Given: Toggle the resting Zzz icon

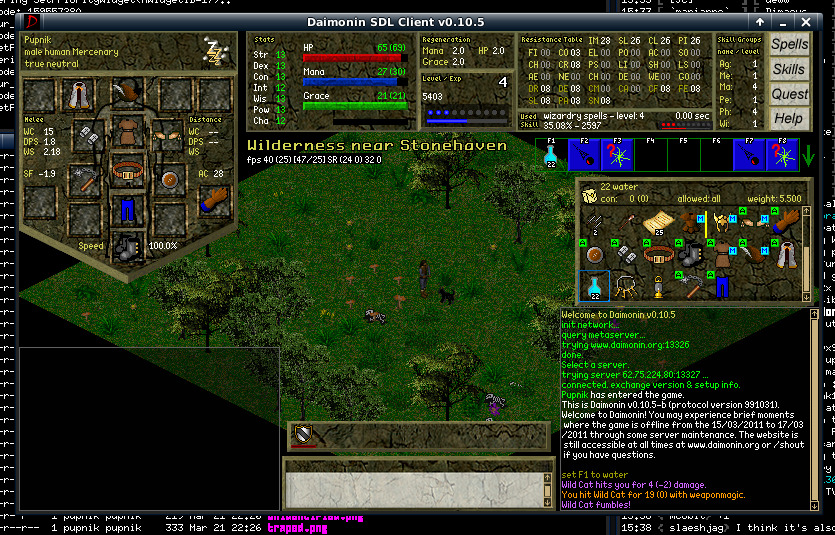Looking at the screenshot, I should pos(214,51).
